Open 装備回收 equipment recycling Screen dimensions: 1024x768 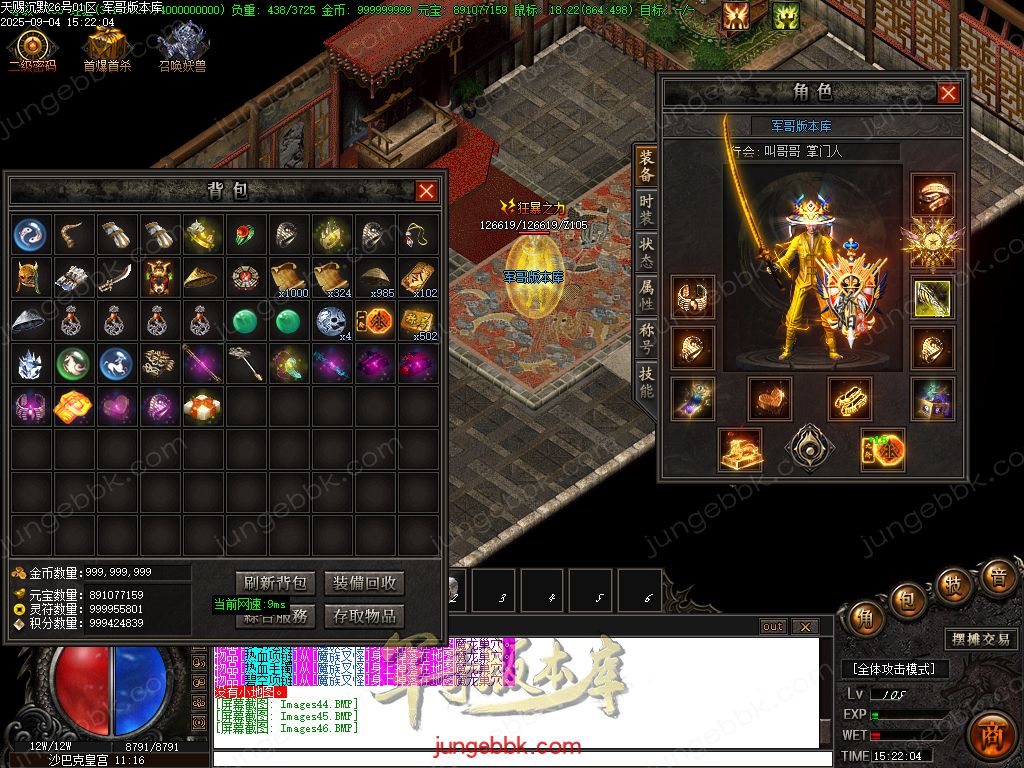tap(365, 583)
